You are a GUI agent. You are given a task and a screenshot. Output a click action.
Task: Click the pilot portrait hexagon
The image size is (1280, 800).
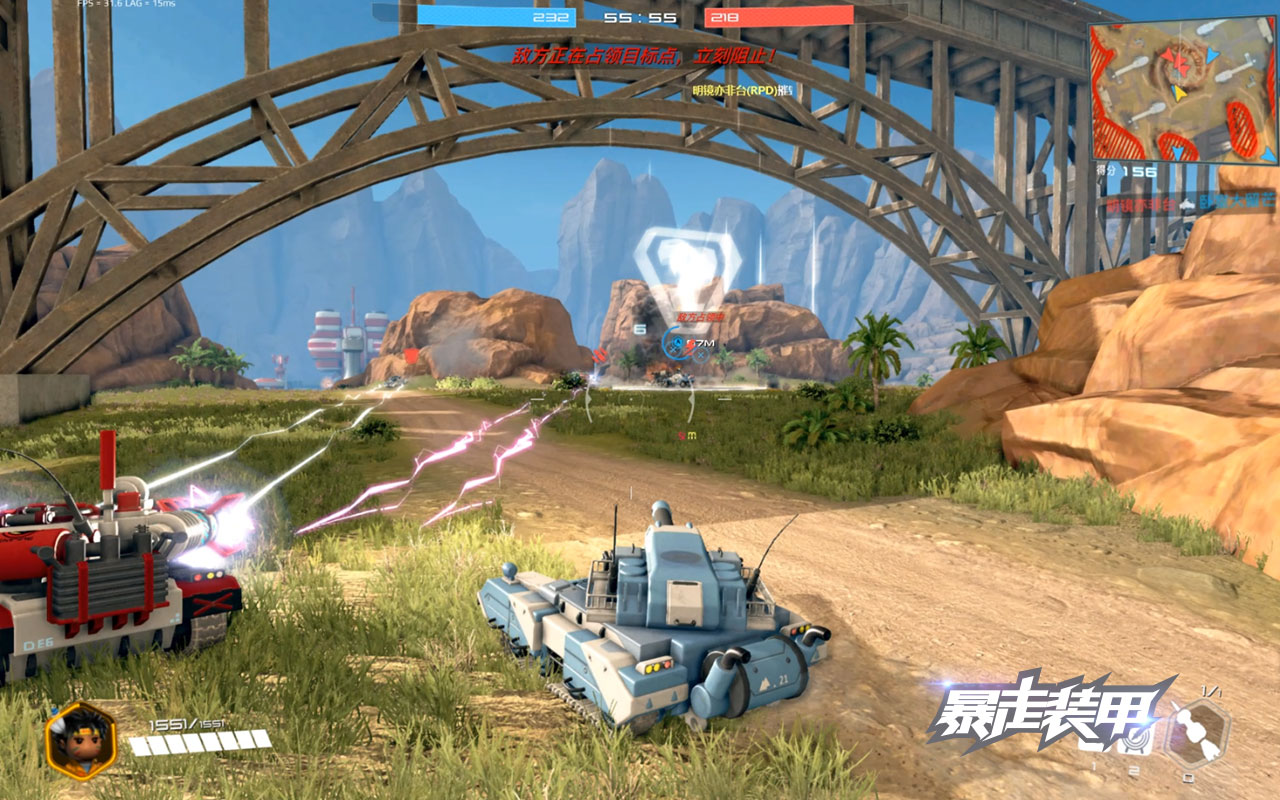[81, 740]
